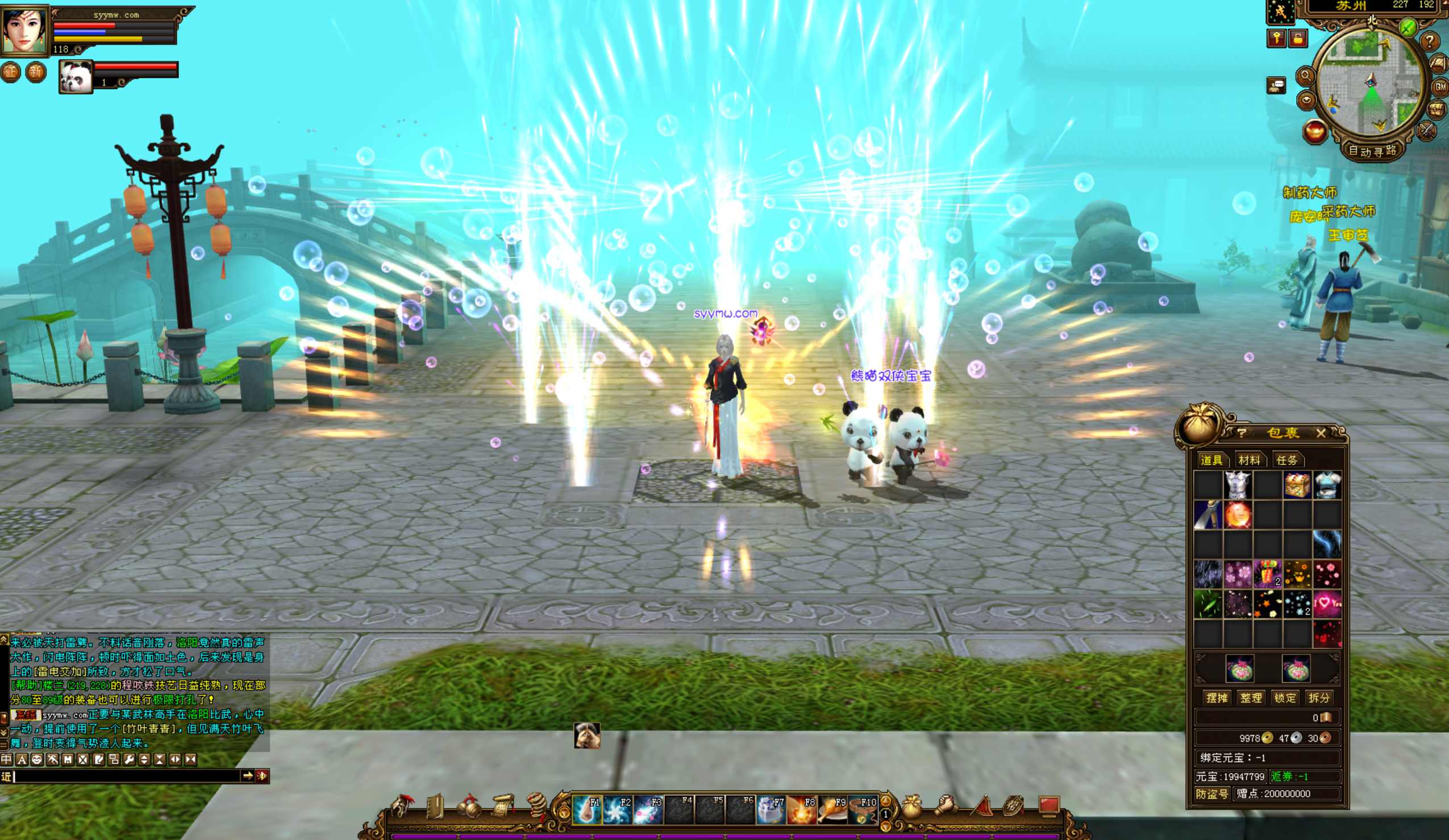Click the 摆摊 stall button
The width and height of the screenshot is (1449, 840).
click(1217, 697)
